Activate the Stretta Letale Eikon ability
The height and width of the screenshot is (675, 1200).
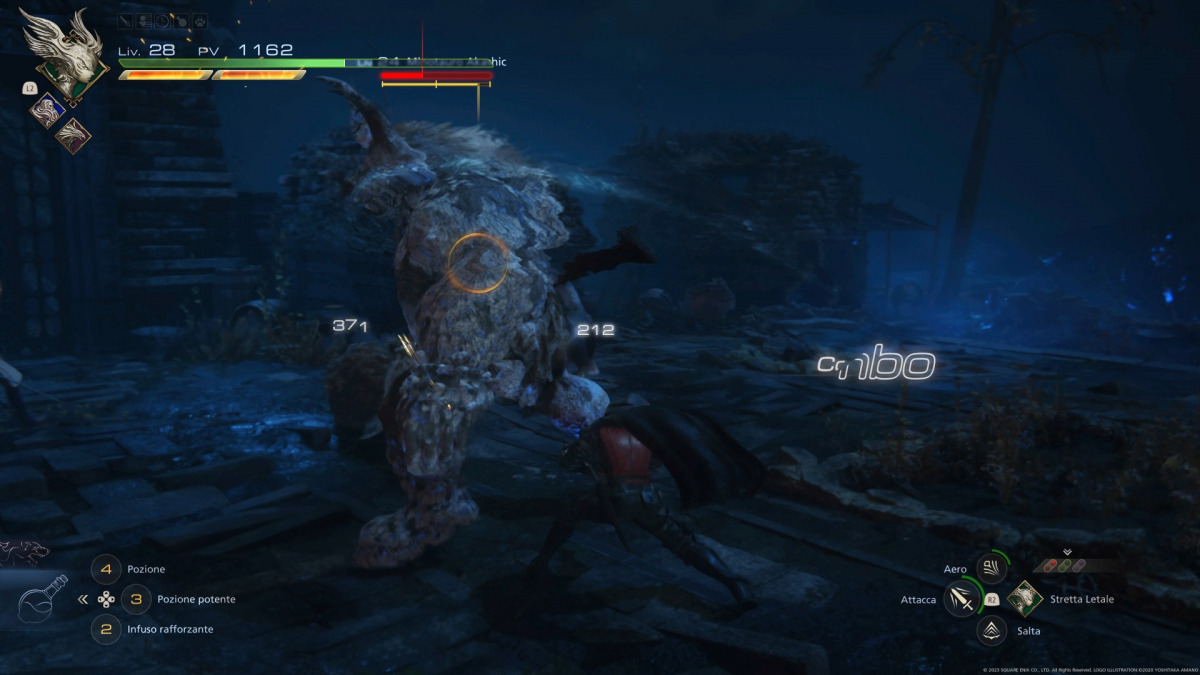coord(1025,599)
